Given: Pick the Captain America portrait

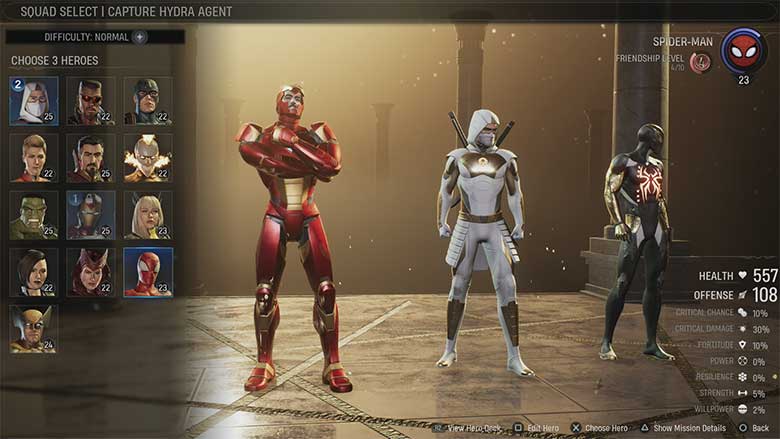Looking at the screenshot, I should (x=148, y=101).
